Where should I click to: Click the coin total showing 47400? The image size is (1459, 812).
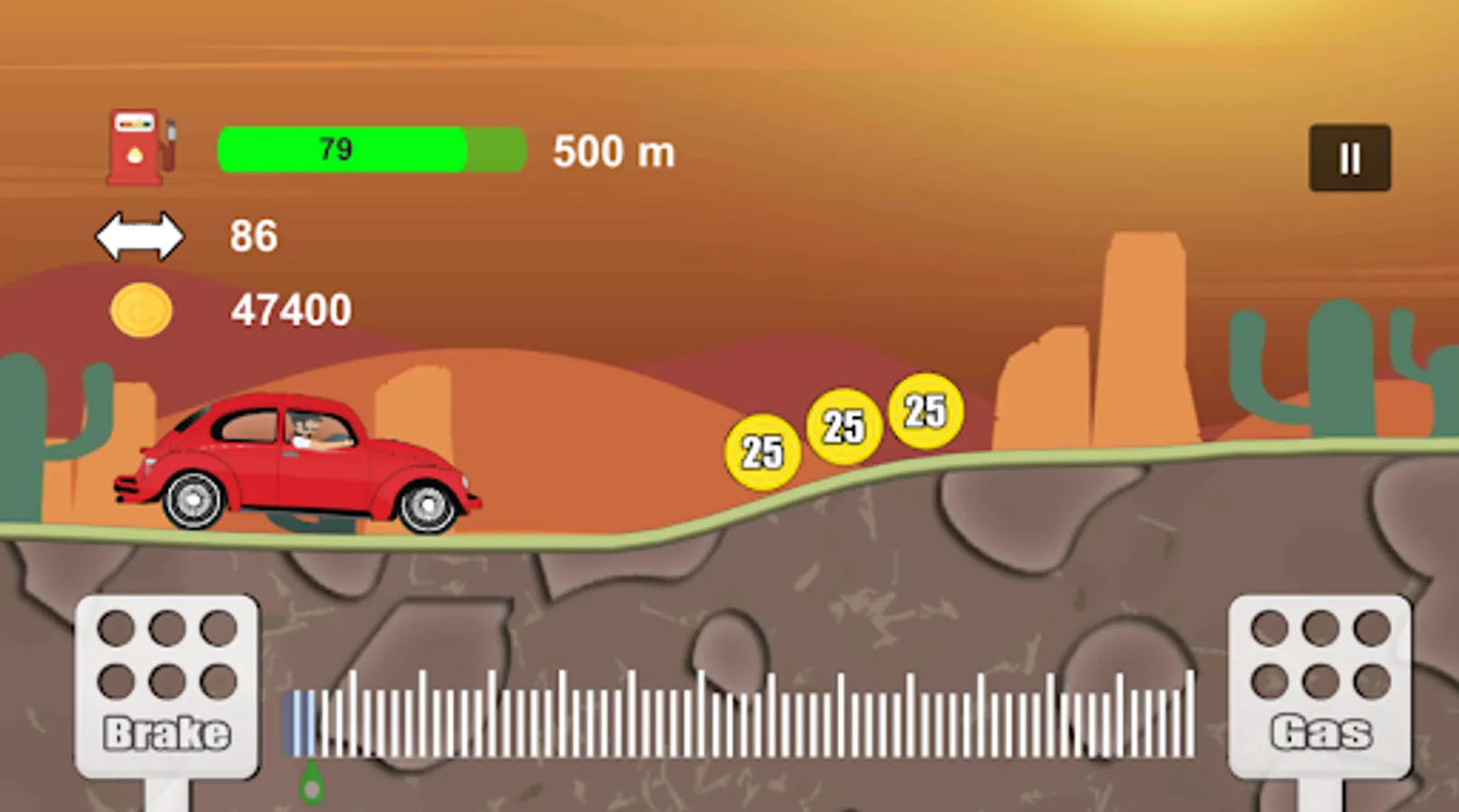pyautogui.click(x=291, y=310)
